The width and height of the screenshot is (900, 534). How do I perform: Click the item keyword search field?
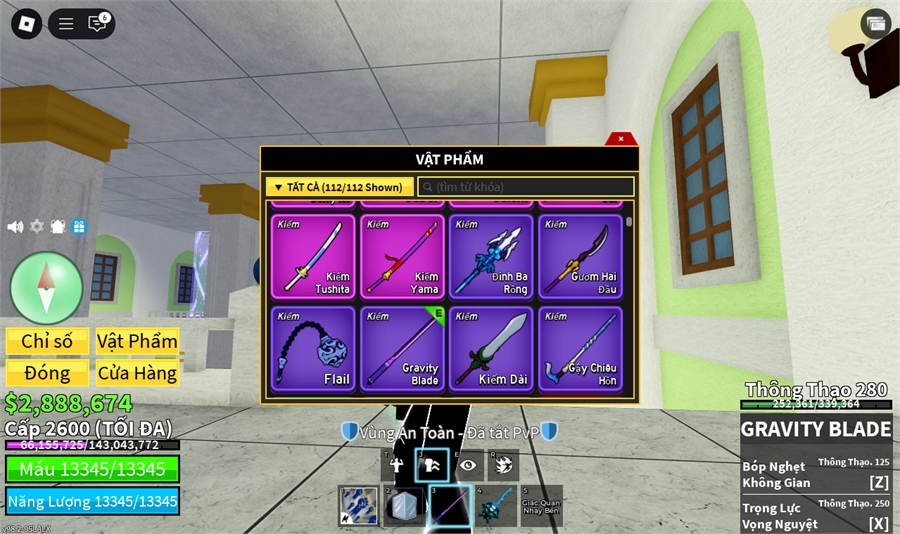tap(526, 187)
